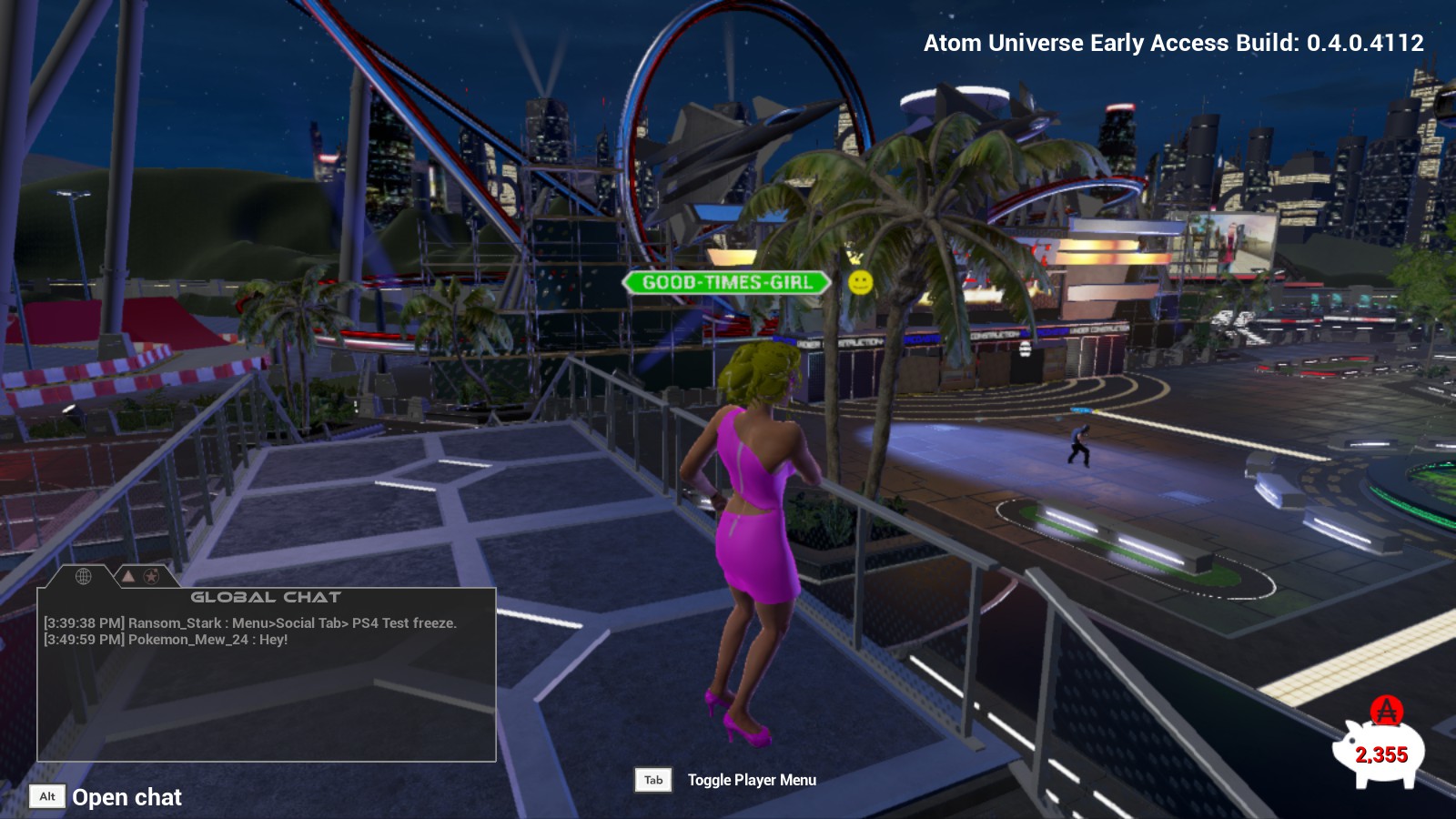The image size is (1456, 819).
Task: Switch to the globe Global Chat tab
Action: [x=83, y=576]
